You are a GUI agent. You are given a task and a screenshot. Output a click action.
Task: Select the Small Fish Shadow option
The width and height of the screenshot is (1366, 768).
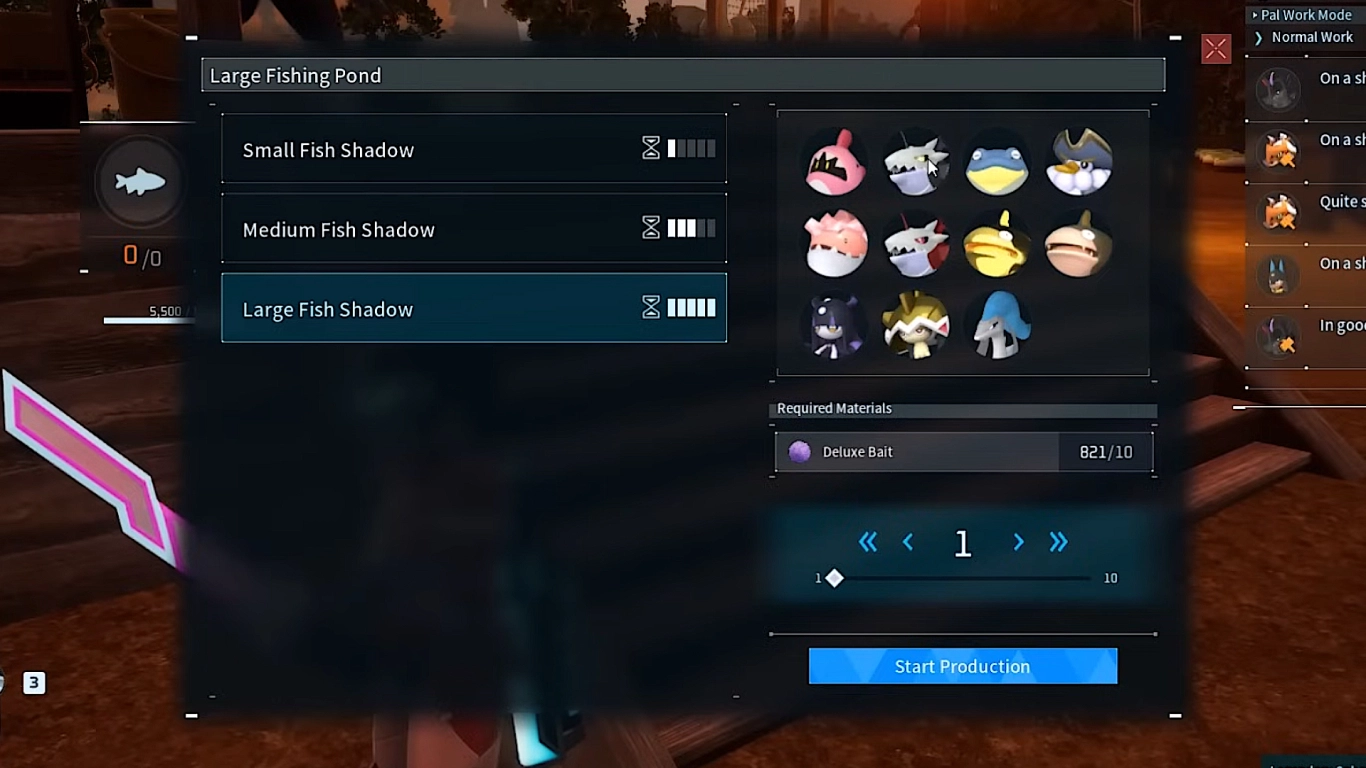tap(473, 149)
